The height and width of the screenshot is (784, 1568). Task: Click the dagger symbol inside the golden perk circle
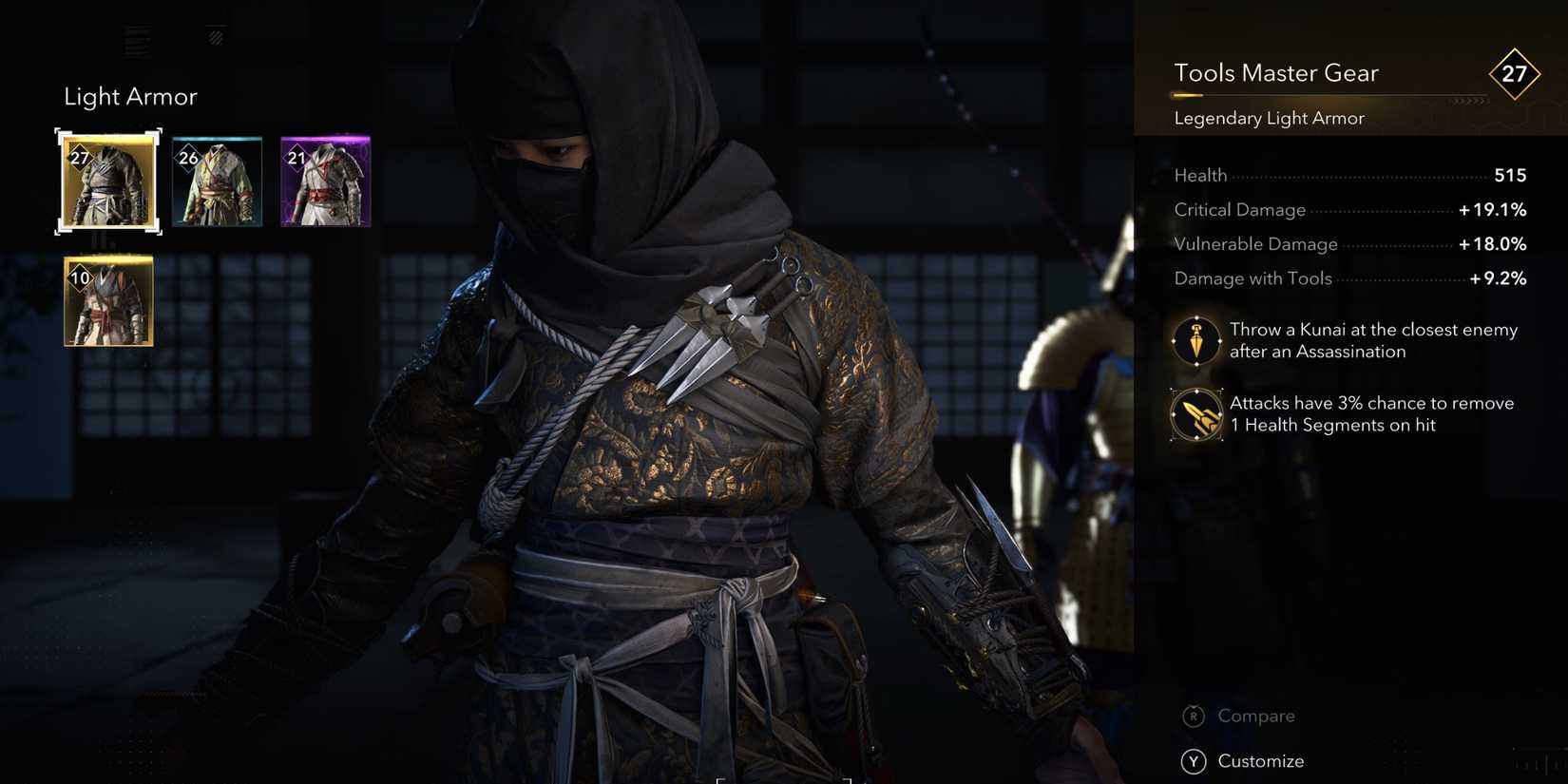tap(1195, 341)
